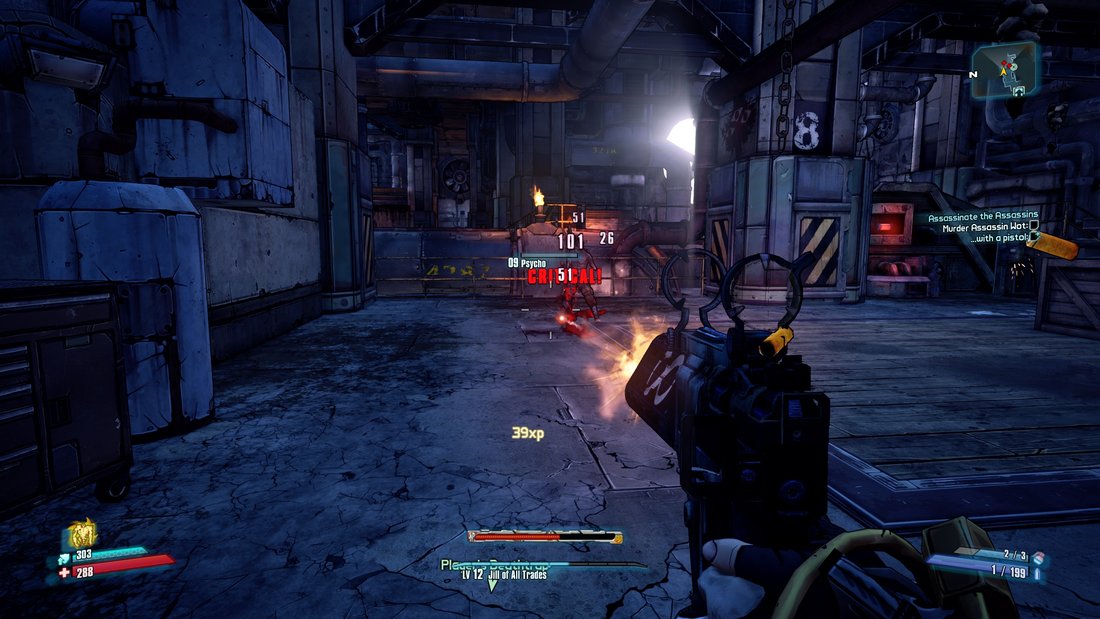Click the bullet ammo-type icon
The image size is (1100, 619).
tap(1036, 573)
